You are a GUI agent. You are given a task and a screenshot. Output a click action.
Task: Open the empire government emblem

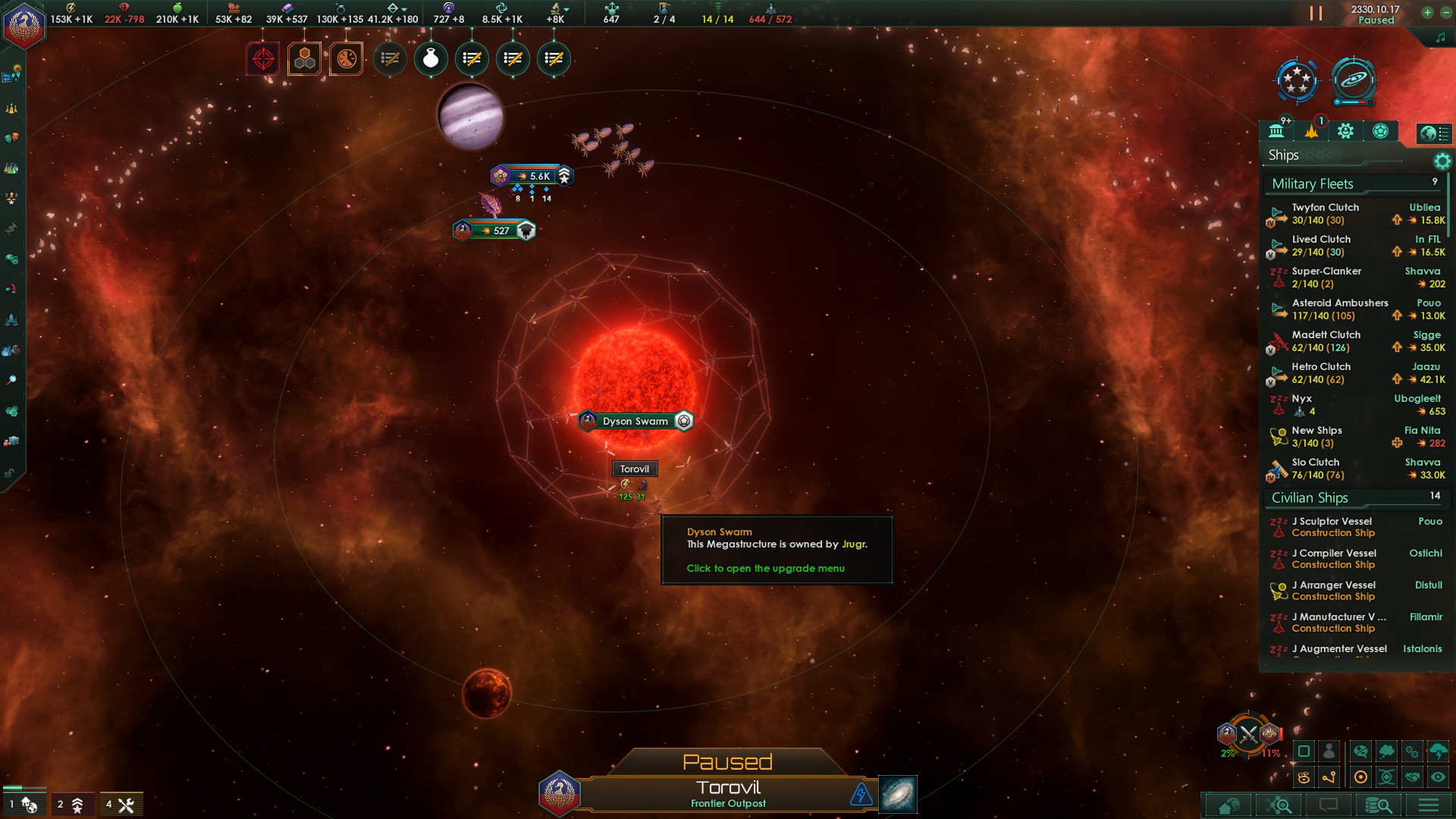pos(24,25)
